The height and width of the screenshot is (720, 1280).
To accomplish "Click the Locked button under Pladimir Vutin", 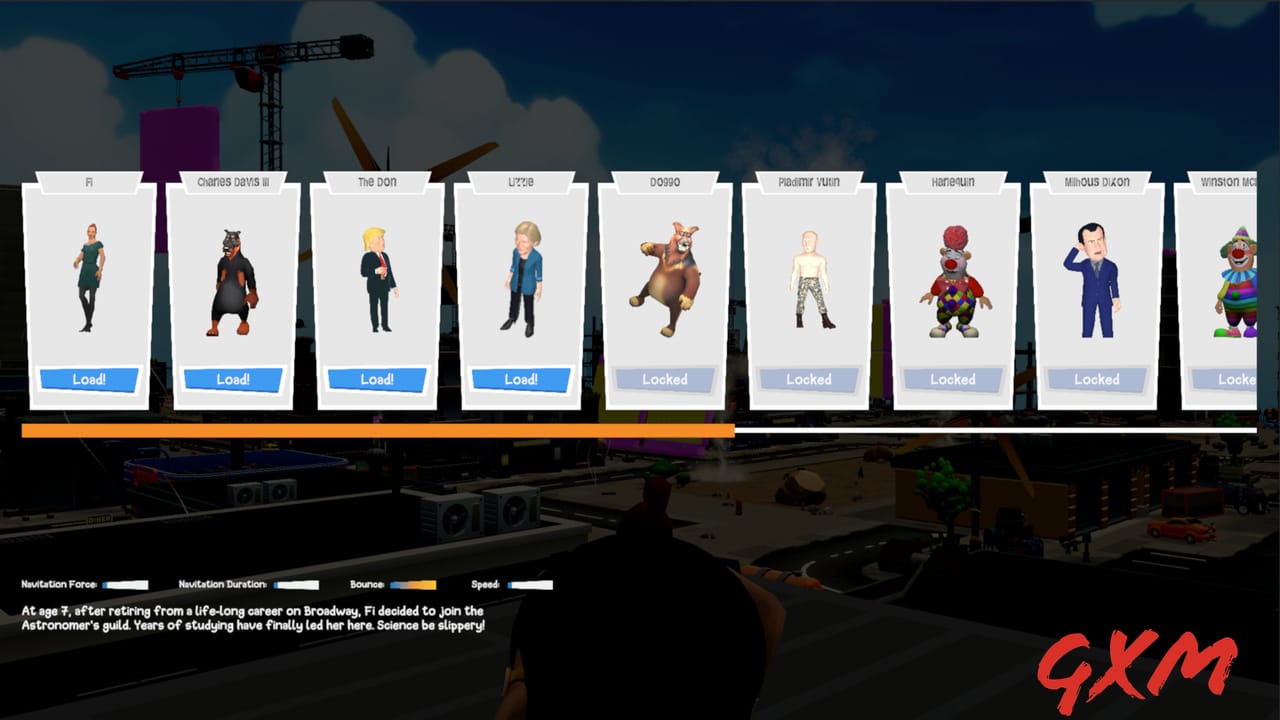I will (809, 379).
